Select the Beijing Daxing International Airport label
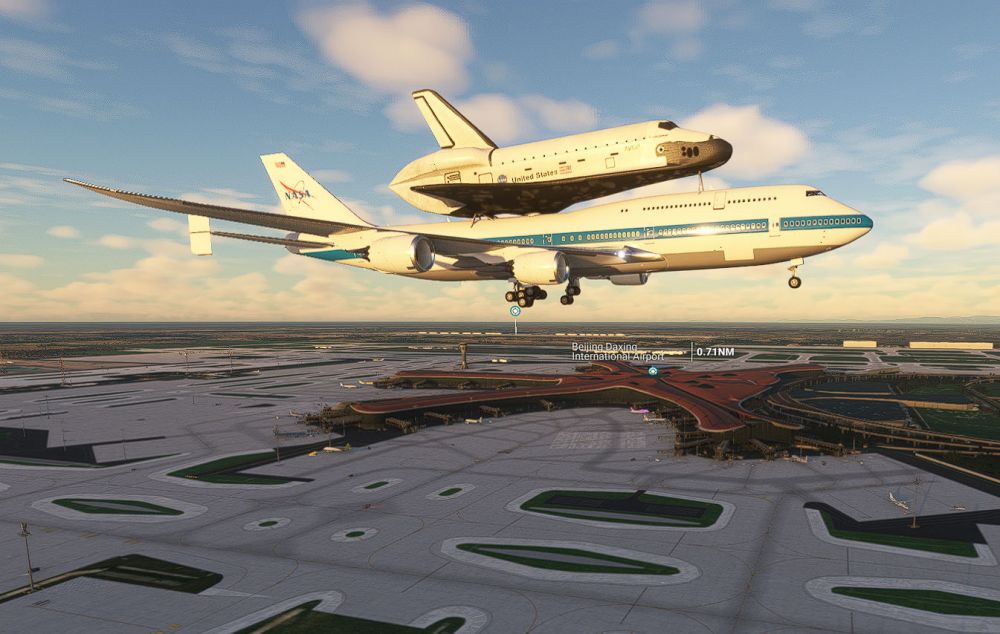 pos(617,351)
